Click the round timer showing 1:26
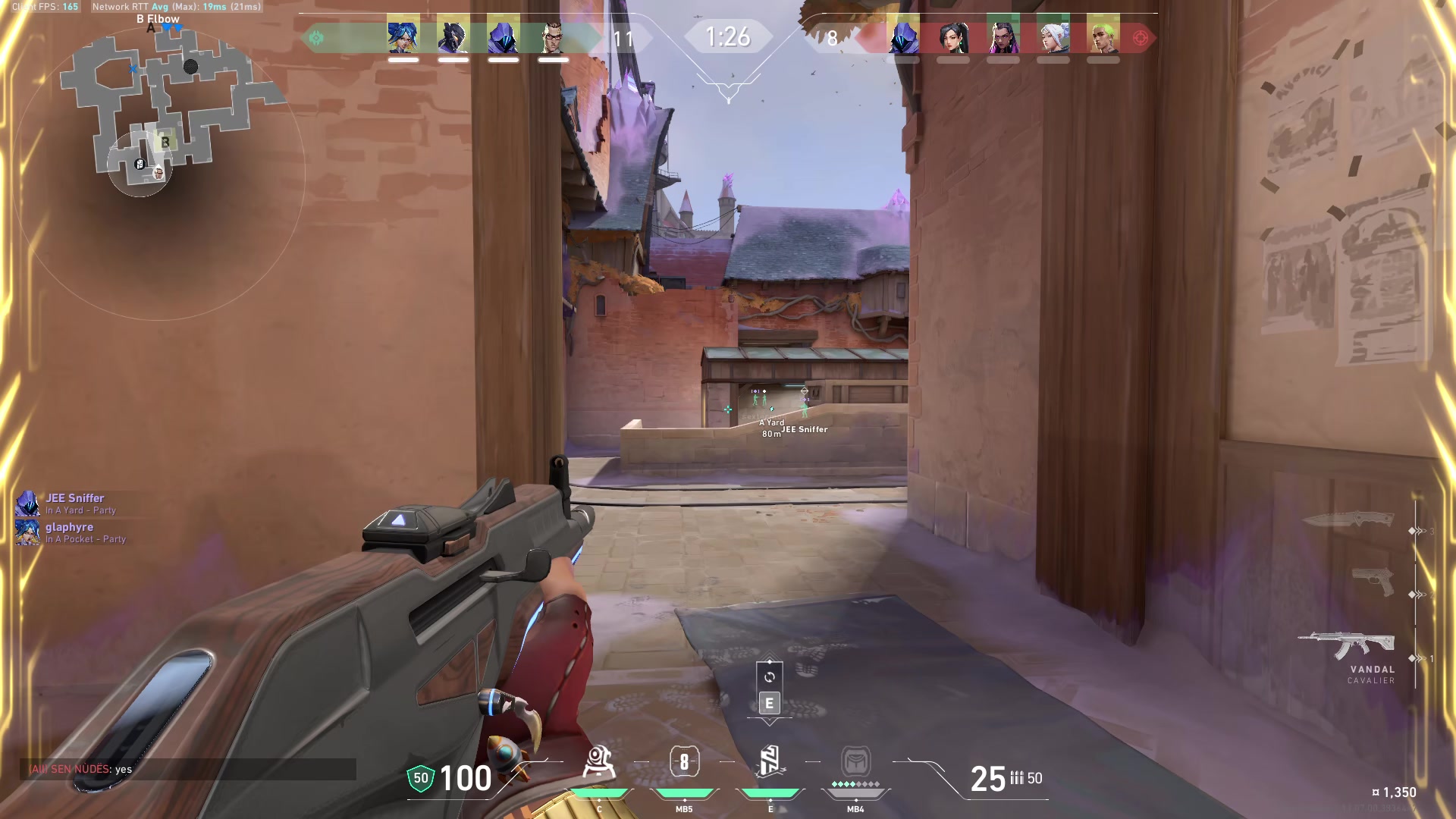 click(x=730, y=35)
